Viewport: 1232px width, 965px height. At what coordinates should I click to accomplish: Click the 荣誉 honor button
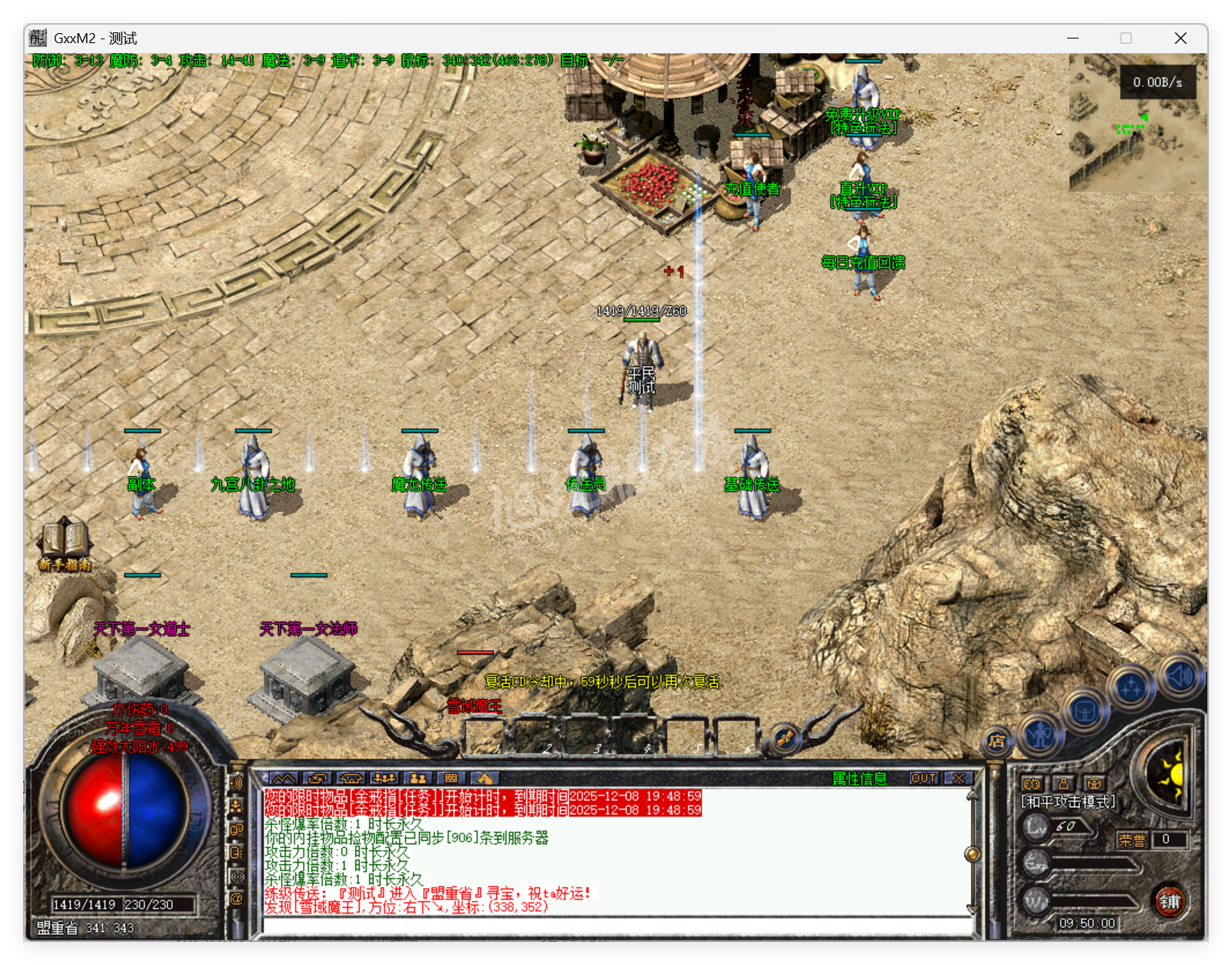1133,840
